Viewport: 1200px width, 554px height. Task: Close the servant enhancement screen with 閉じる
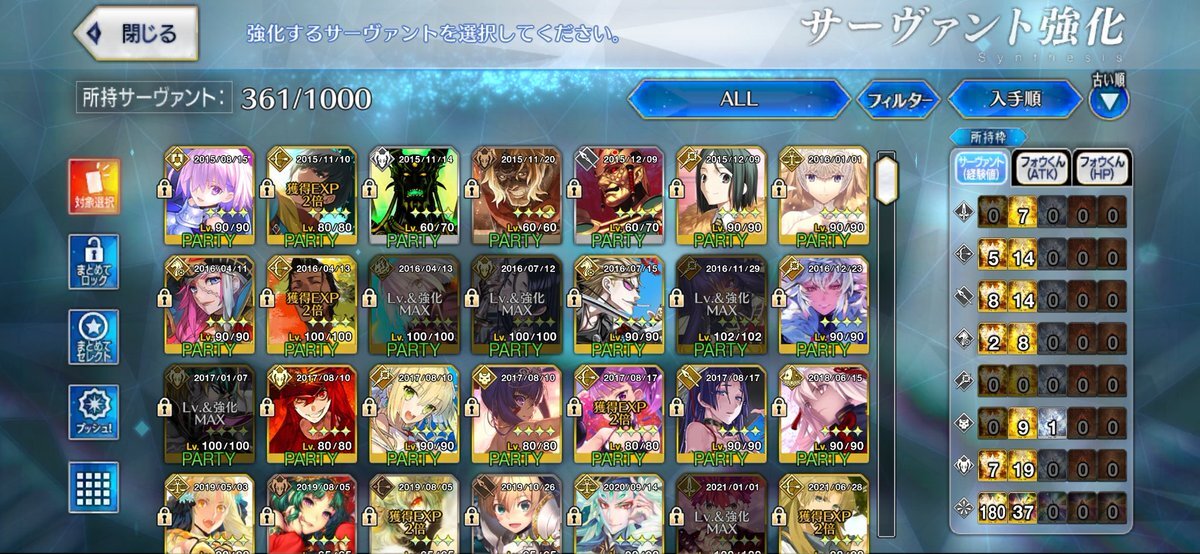coord(136,33)
